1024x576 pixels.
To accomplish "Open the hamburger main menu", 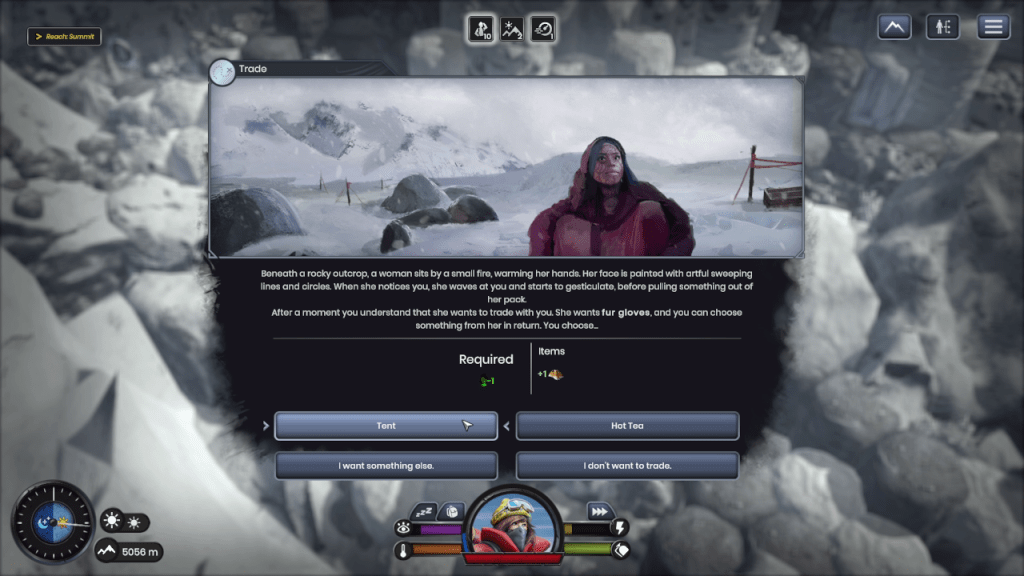I will (x=993, y=27).
